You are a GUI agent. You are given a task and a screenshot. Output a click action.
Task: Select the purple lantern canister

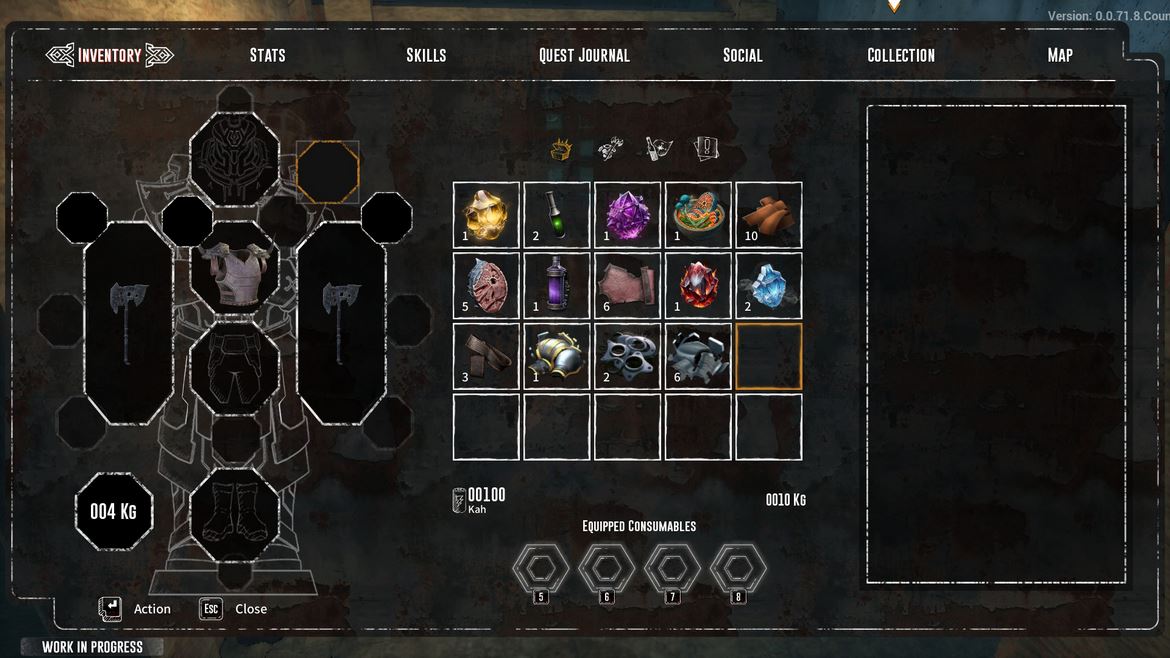[x=557, y=285]
